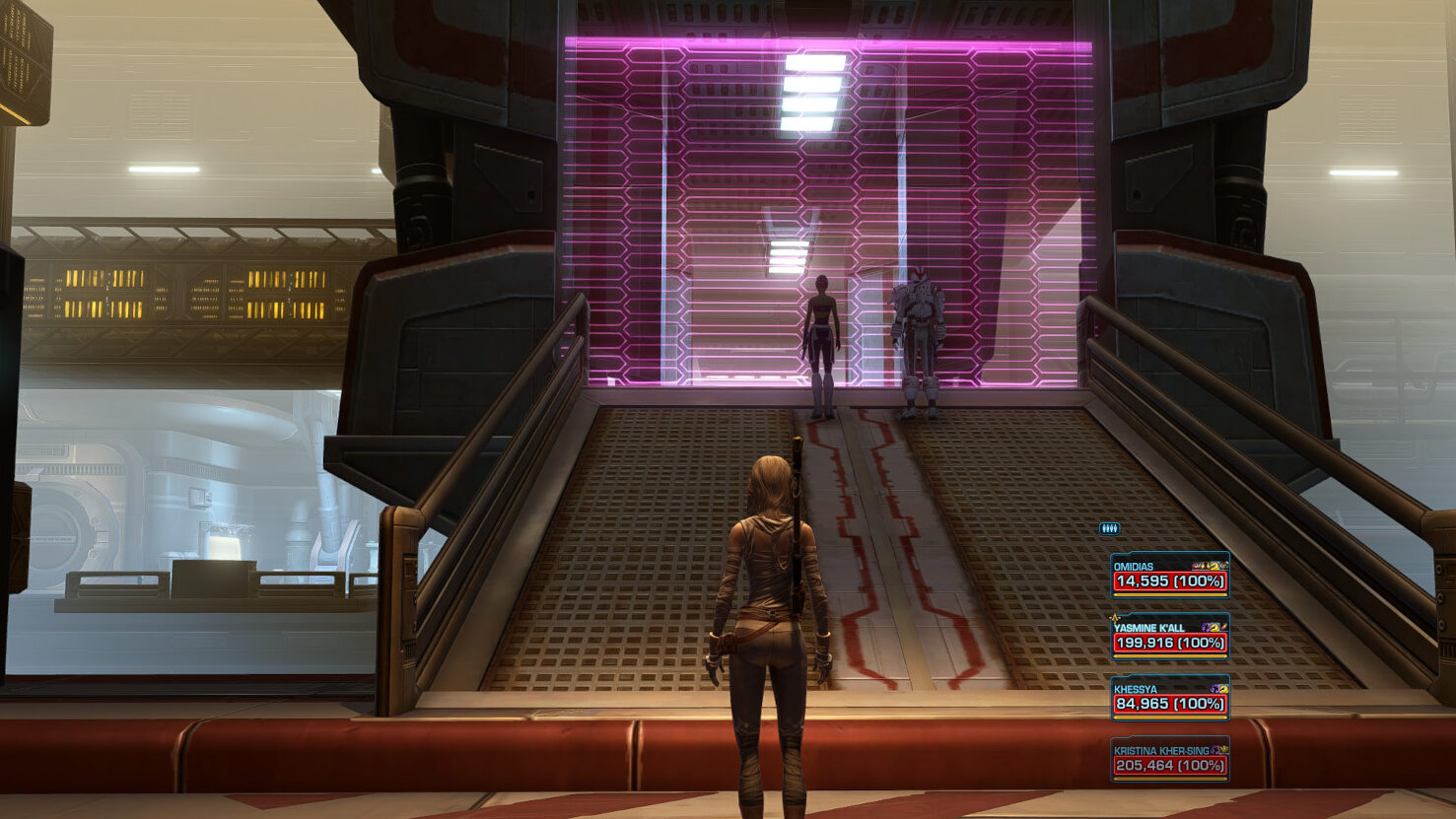Select Omidias party frame

[1169, 576]
